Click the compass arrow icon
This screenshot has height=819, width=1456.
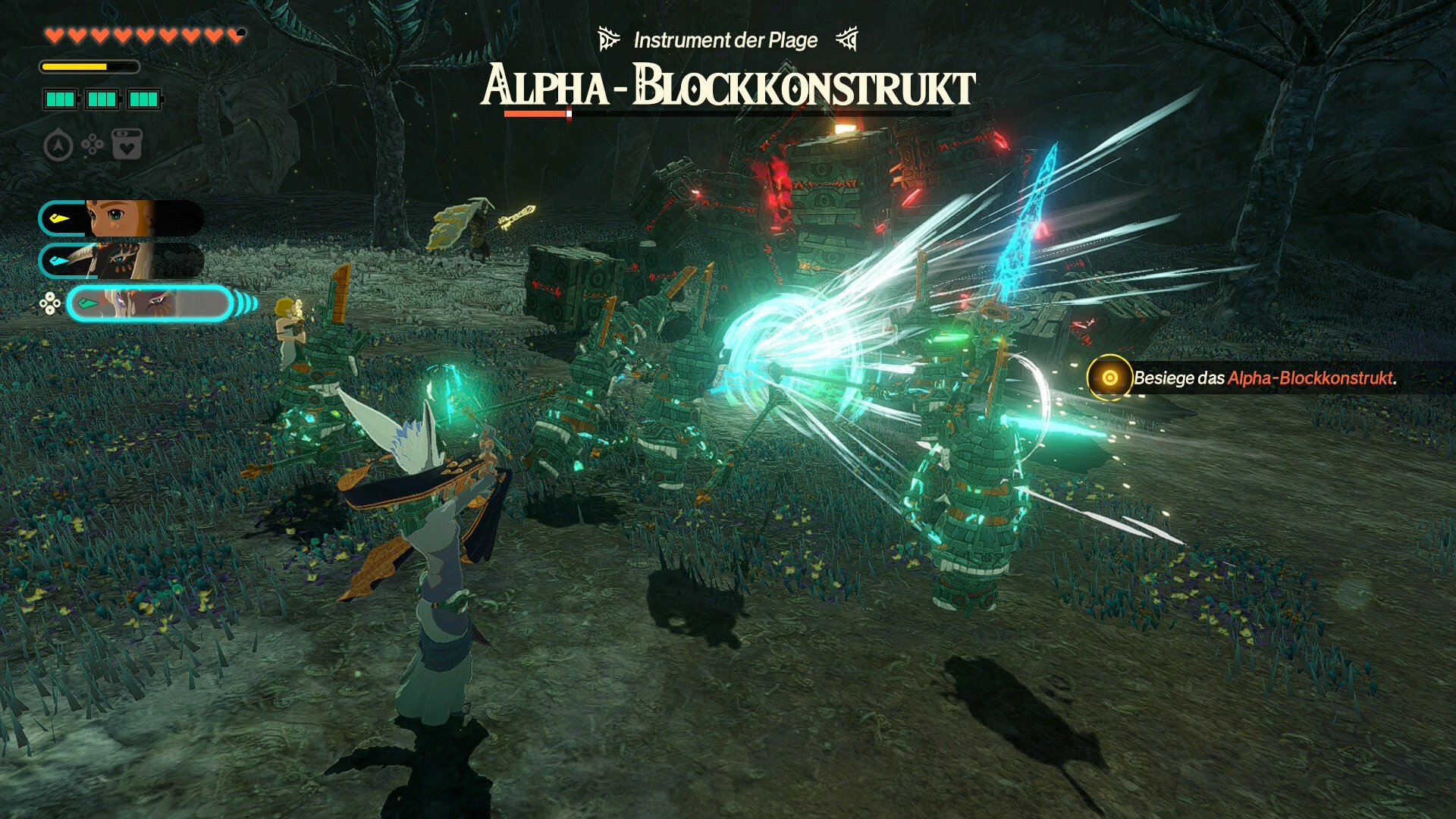(58, 145)
